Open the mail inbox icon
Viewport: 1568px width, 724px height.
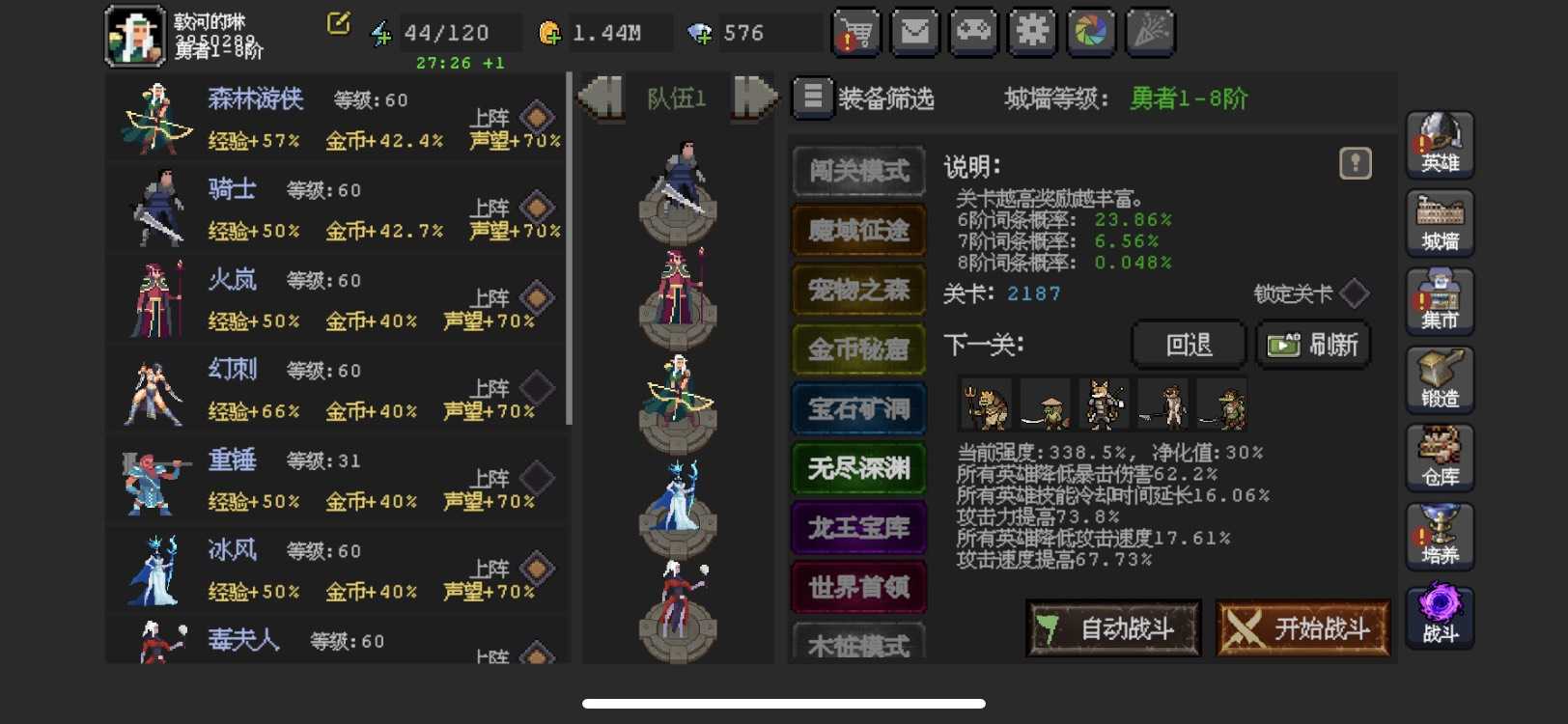click(x=914, y=32)
